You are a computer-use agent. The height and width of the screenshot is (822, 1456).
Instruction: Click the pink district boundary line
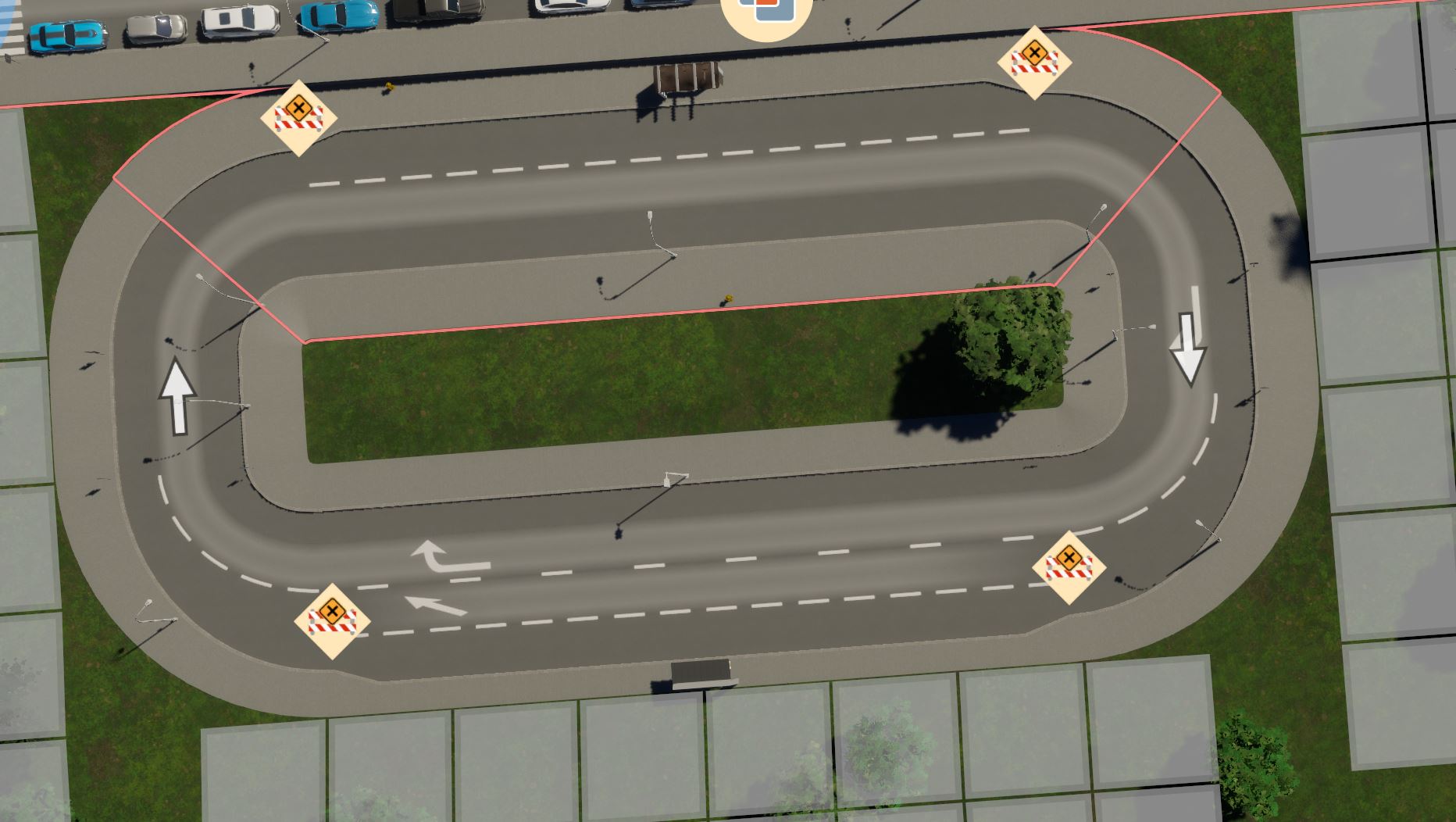pyautogui.click(x=625, y=318)
